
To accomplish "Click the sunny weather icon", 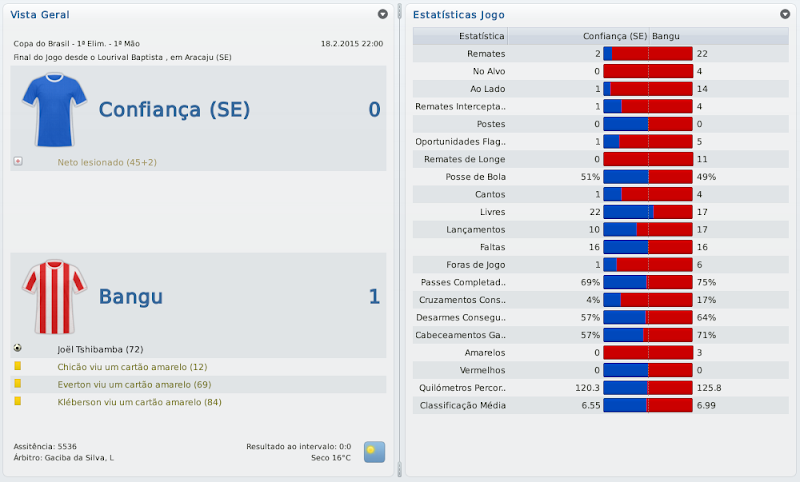I will [374, 451].
